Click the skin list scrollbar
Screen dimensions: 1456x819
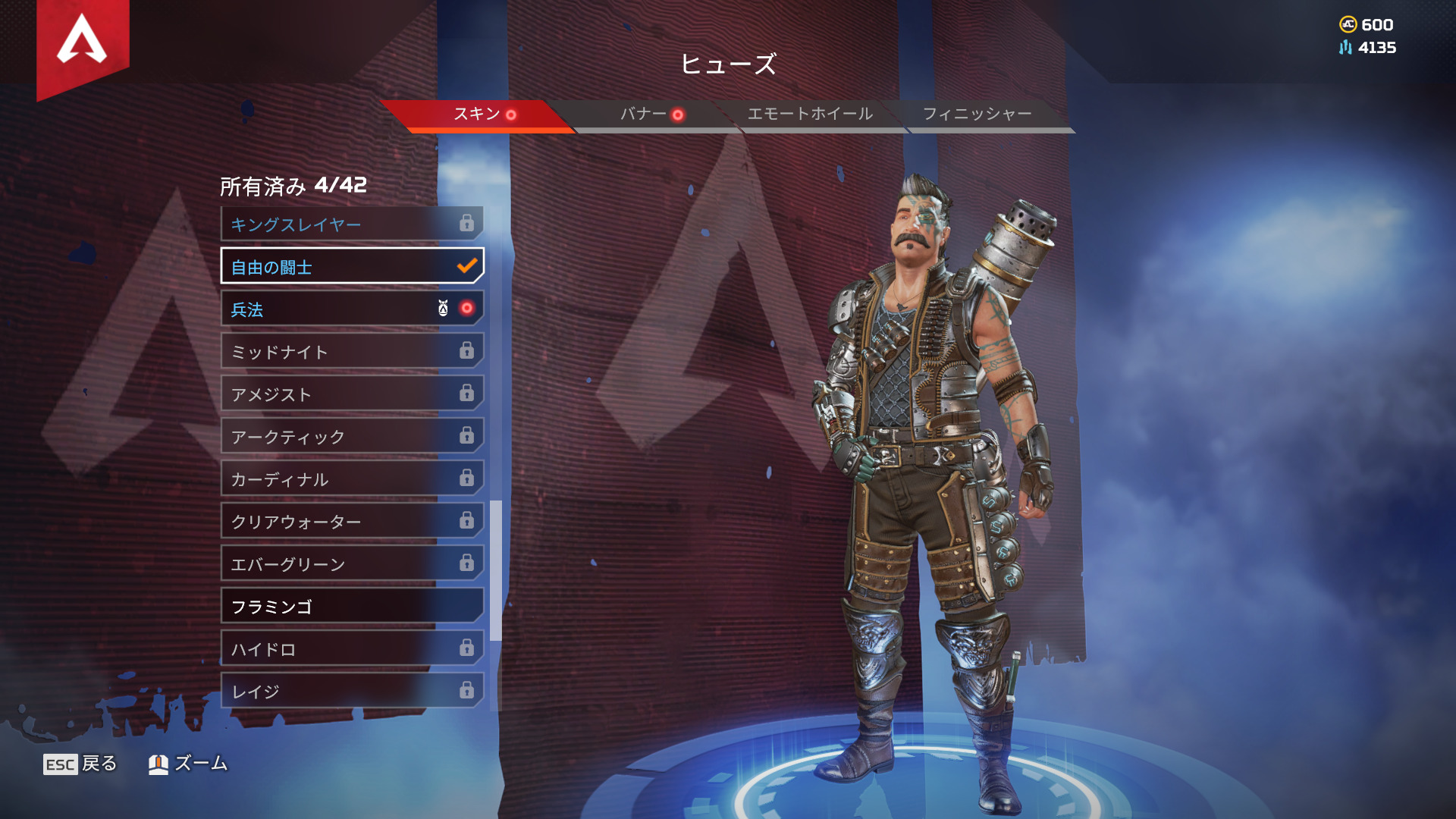496,570
